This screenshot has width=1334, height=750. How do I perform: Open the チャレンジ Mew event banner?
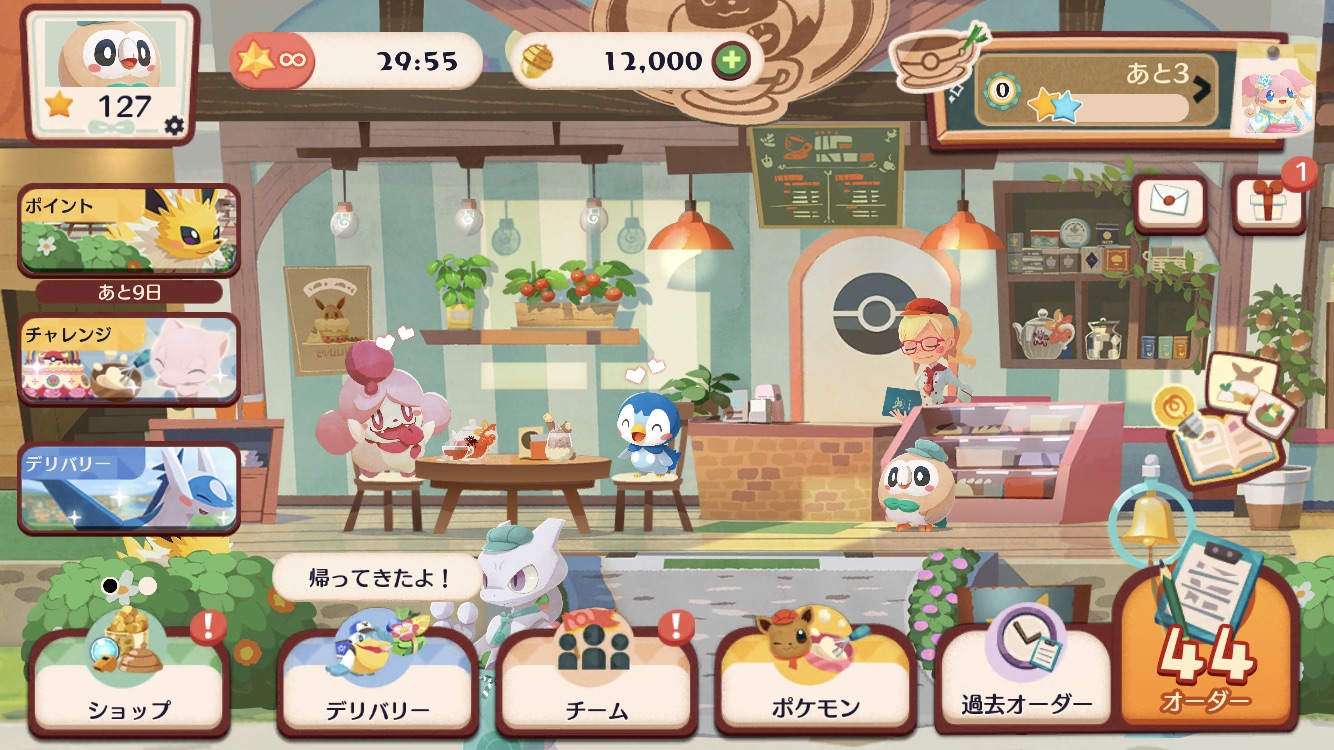click(129, 359)
